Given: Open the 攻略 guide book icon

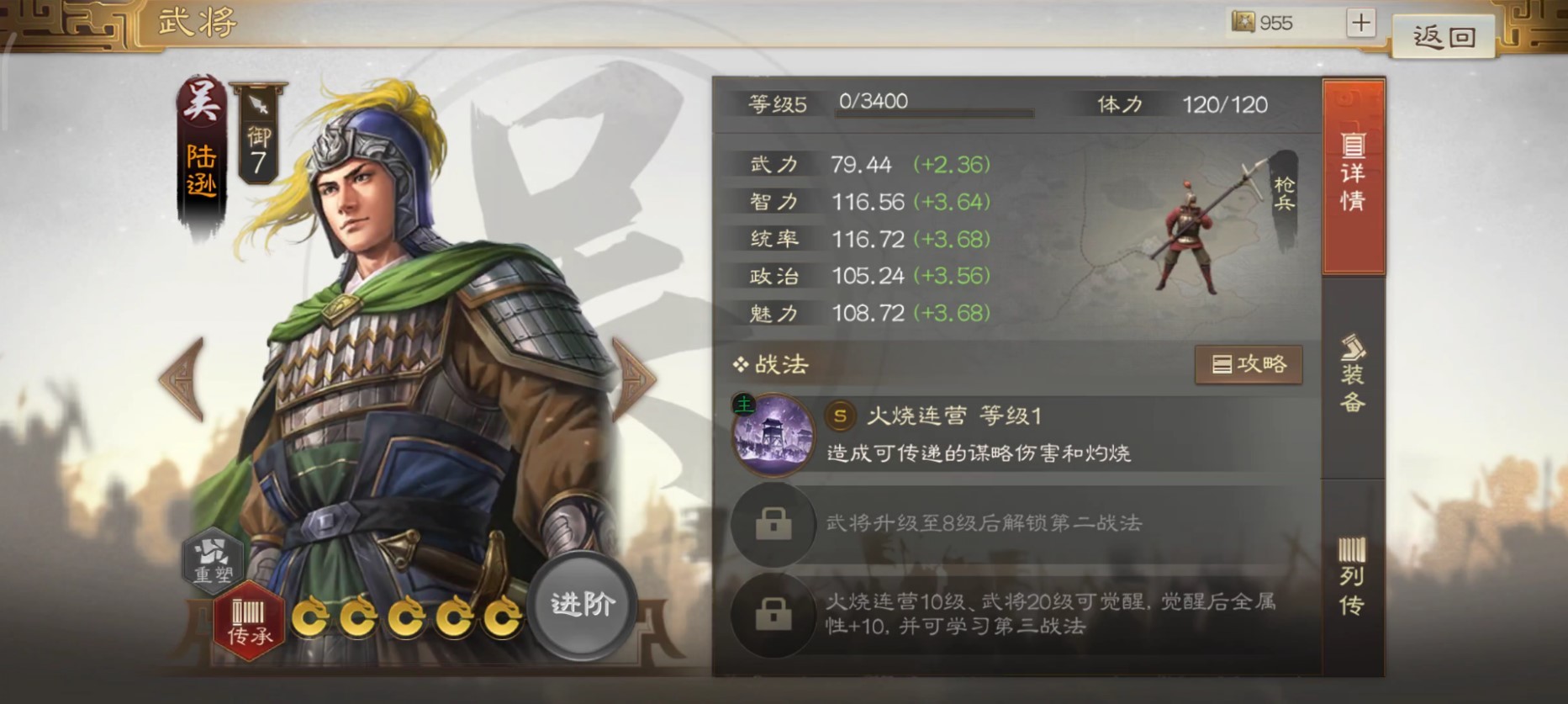Looking at the screenshot, I should pos(1249,364).
